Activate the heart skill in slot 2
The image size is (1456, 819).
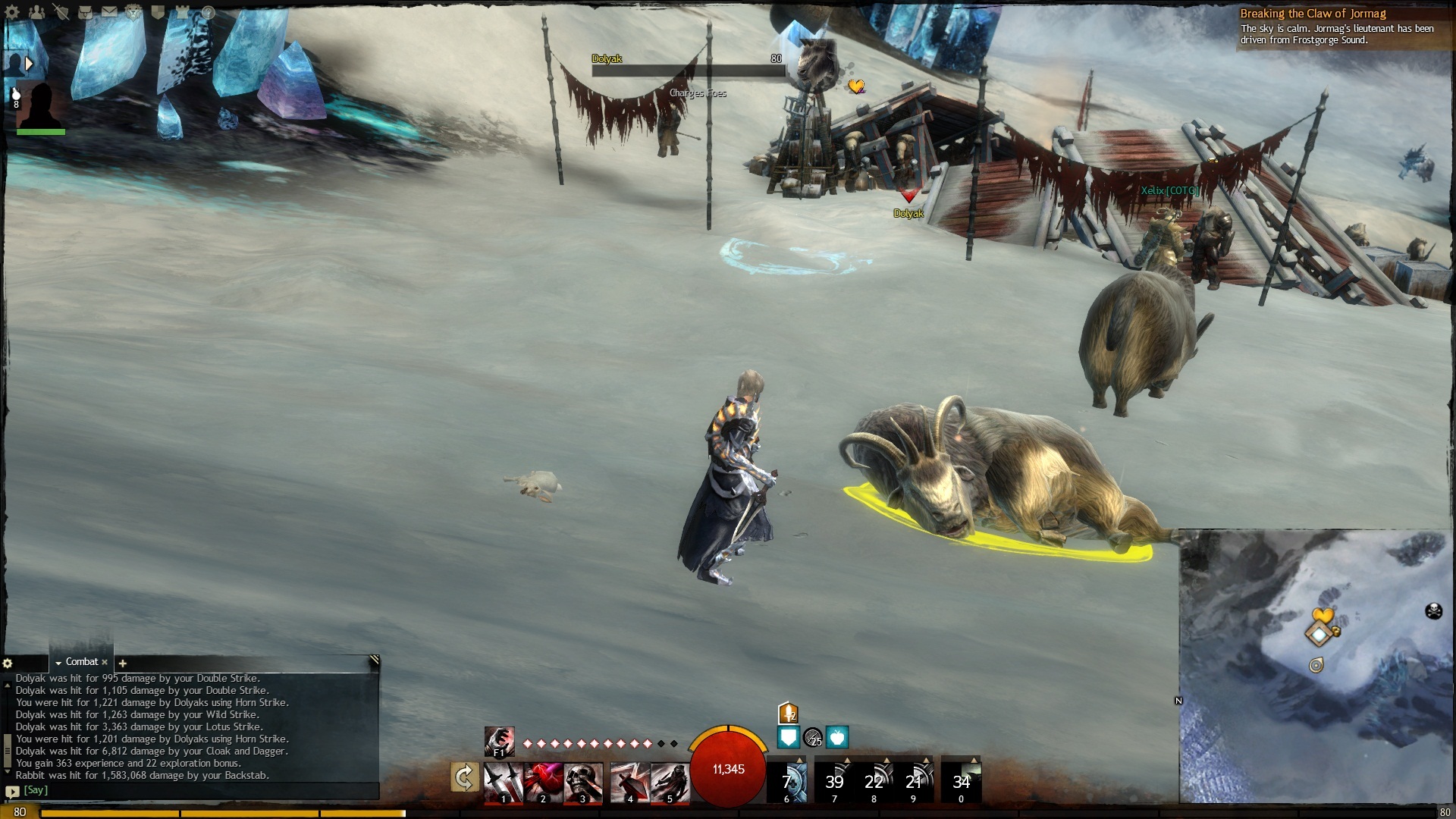pos(543,782)
